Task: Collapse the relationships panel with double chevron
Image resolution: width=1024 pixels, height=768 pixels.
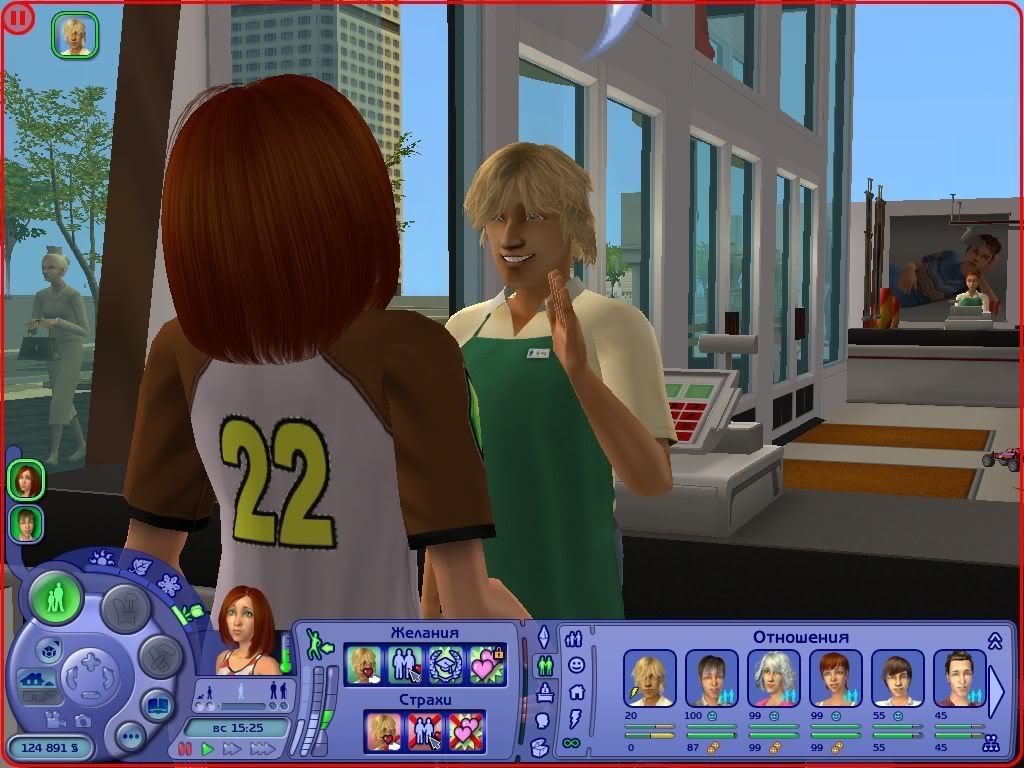Action: 995,640
